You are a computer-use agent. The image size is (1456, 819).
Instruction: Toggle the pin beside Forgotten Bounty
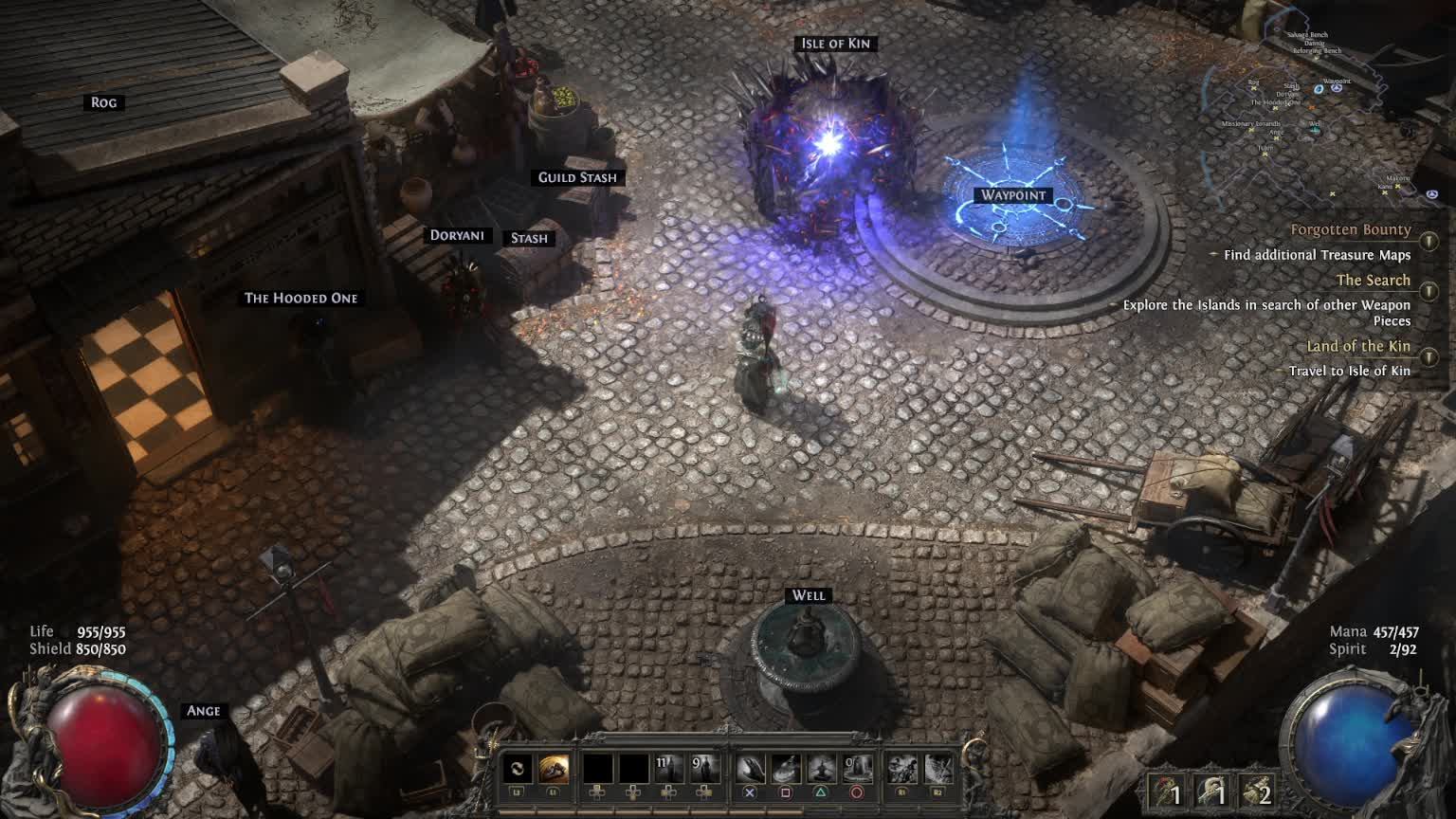tap(1429, 242)
